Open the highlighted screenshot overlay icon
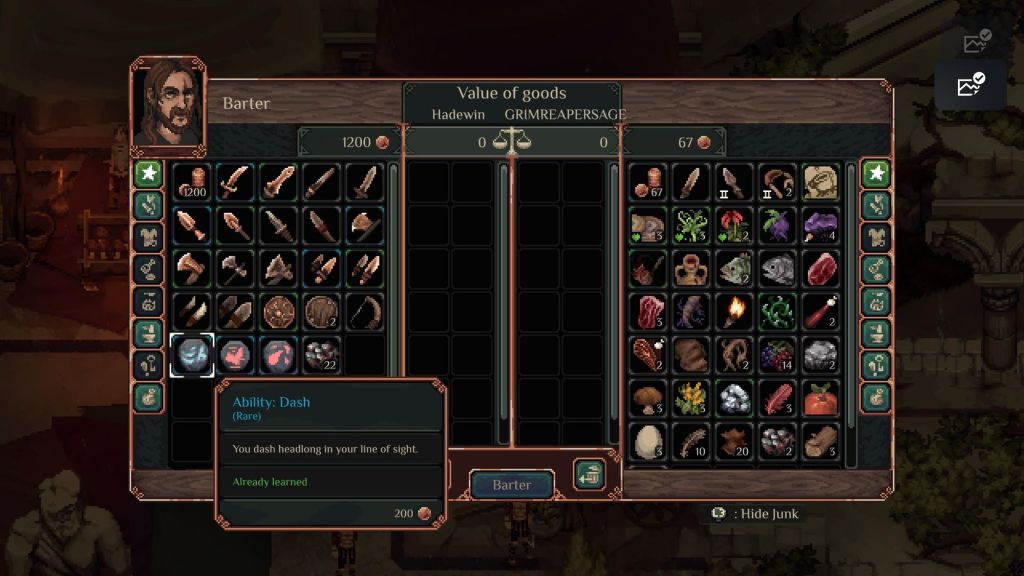Screen dimensions: 1024x576 pyautogui.click(x=970, y=85)
